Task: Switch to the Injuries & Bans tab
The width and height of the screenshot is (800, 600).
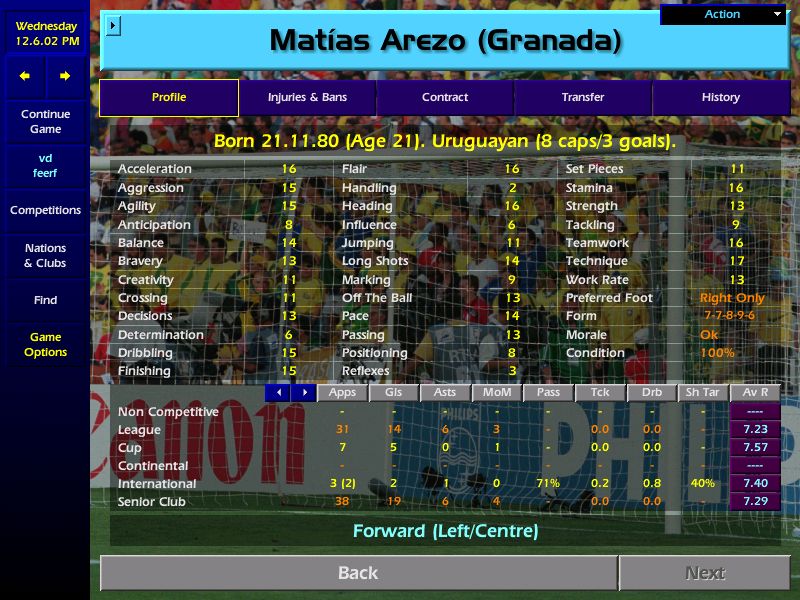Action: 307,97
